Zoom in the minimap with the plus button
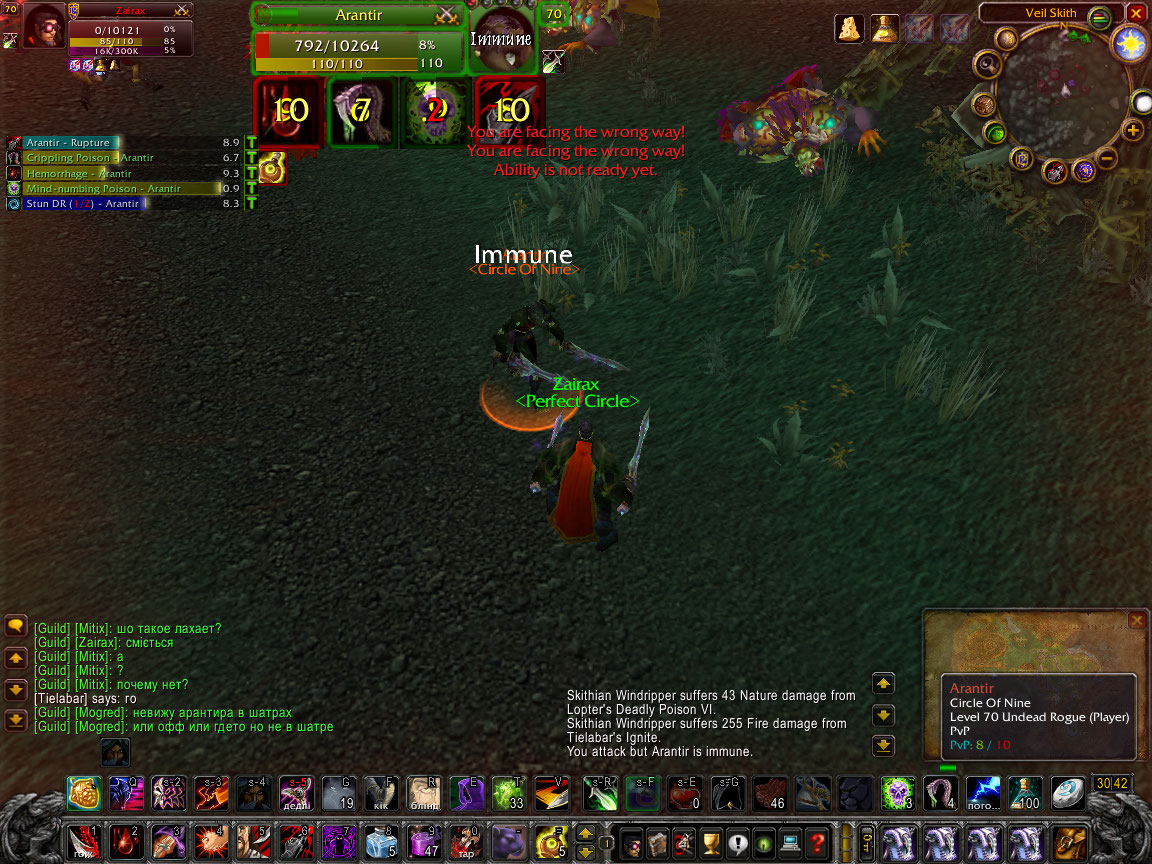Viewport: 1152px width, 864px height. [1132, 130]
